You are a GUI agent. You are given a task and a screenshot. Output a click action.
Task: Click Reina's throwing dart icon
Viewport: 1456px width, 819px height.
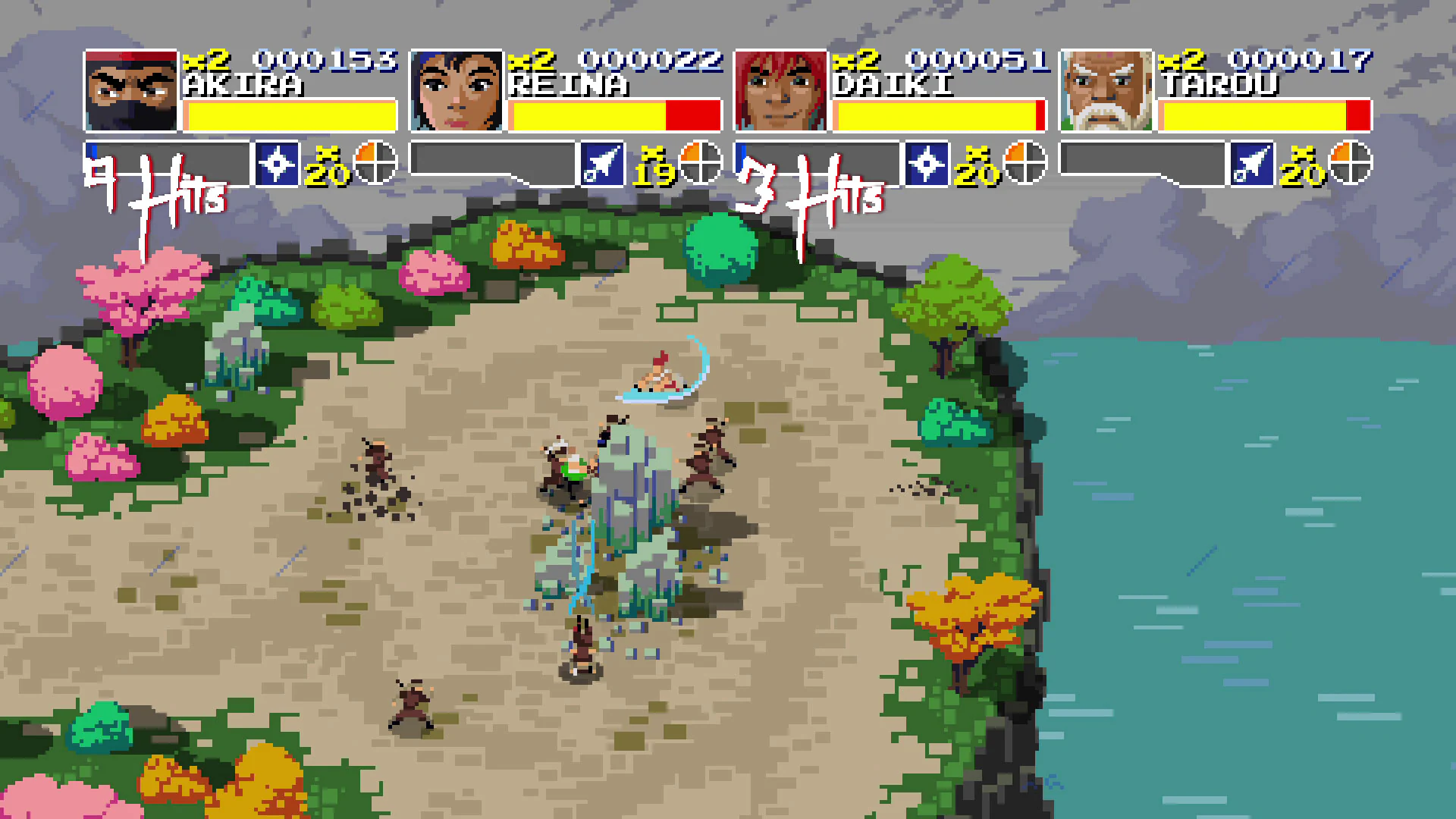(x=603, y=162)
